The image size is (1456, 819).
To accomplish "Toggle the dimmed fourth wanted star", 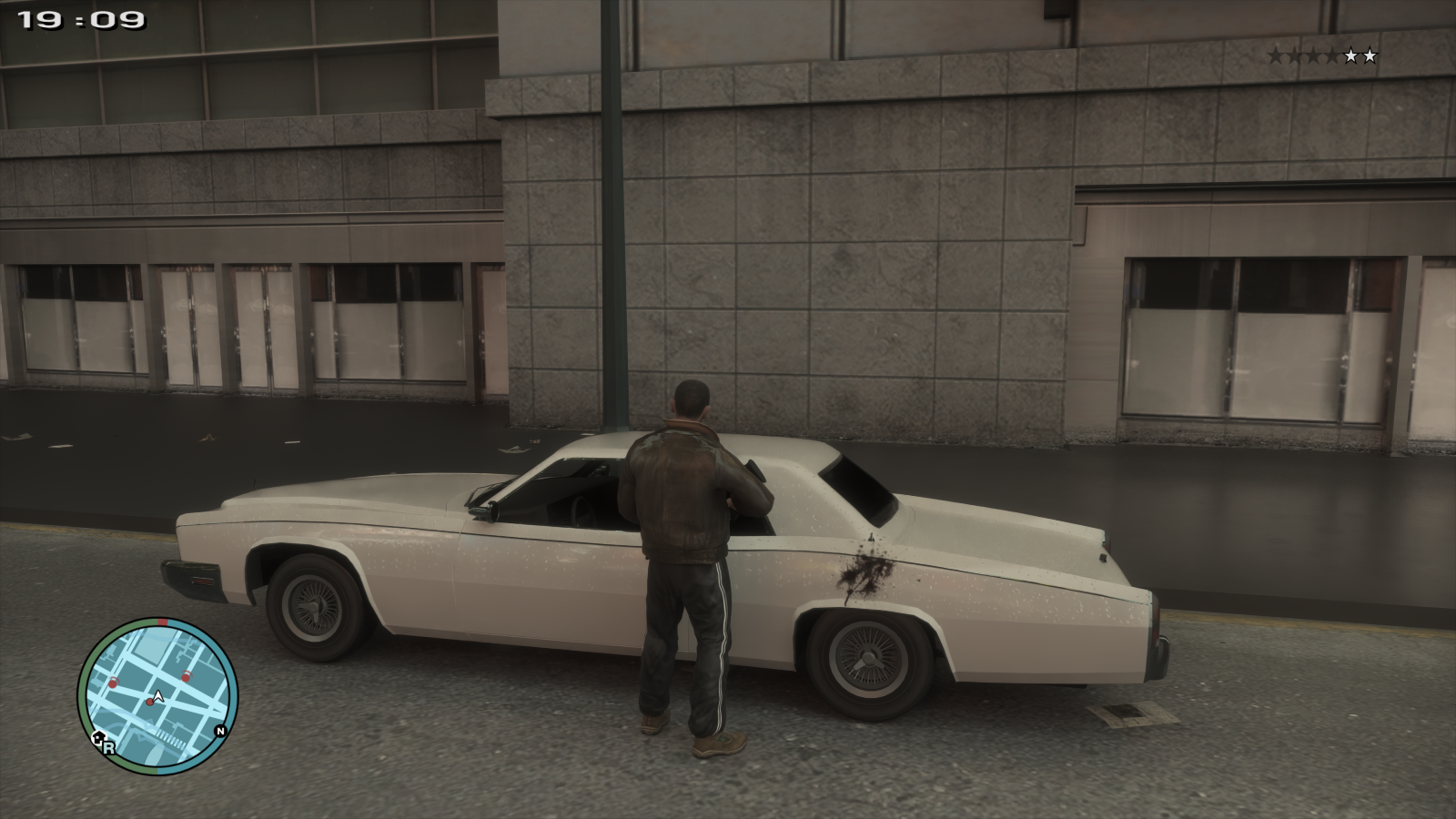I will click(x=1332, y=56).
